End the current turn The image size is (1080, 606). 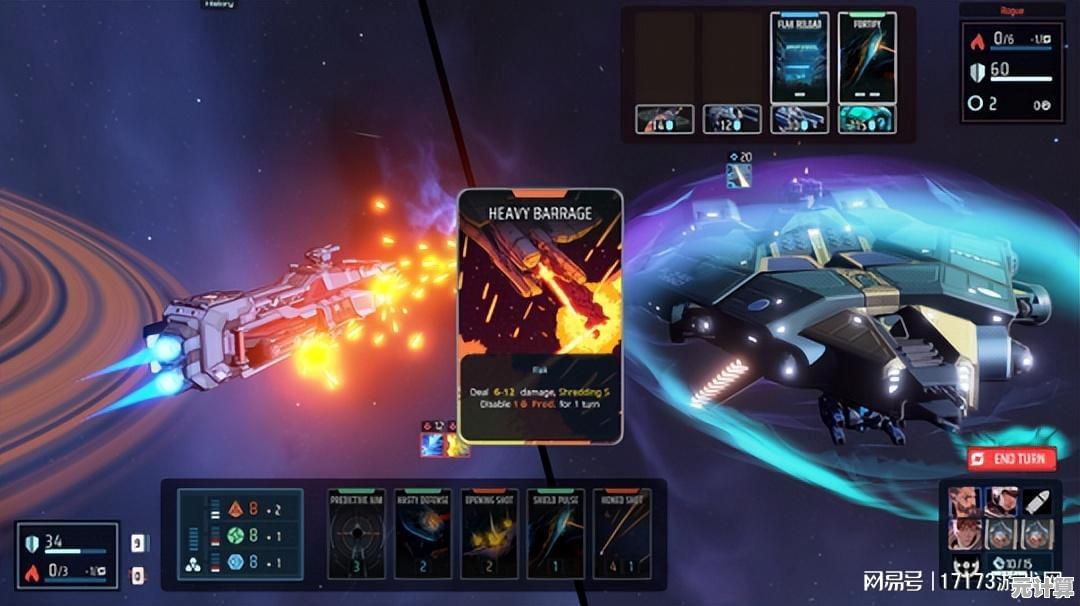coord(1011,459)
